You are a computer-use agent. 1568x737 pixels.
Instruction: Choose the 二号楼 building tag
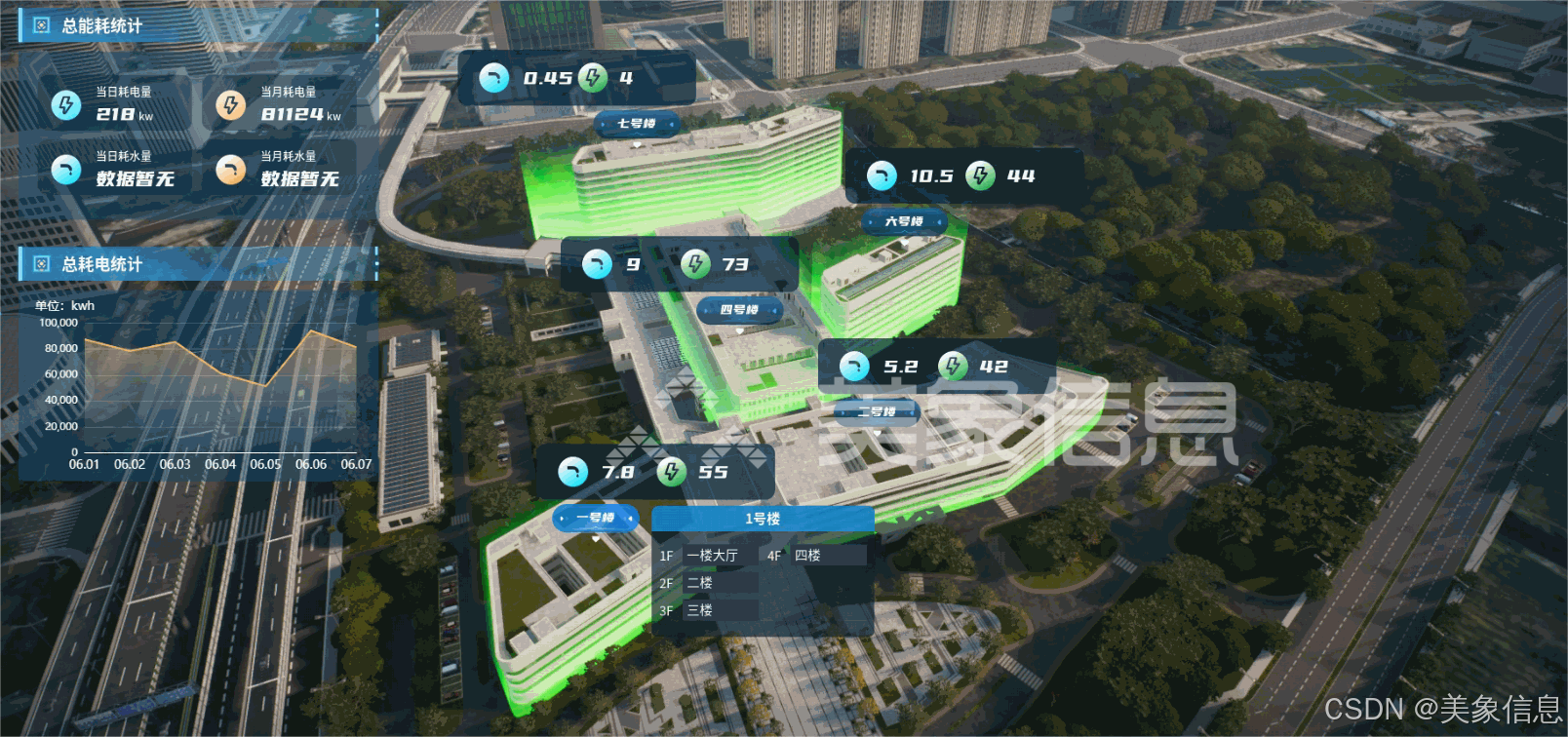pyautogui.click(x=877, y=412)
